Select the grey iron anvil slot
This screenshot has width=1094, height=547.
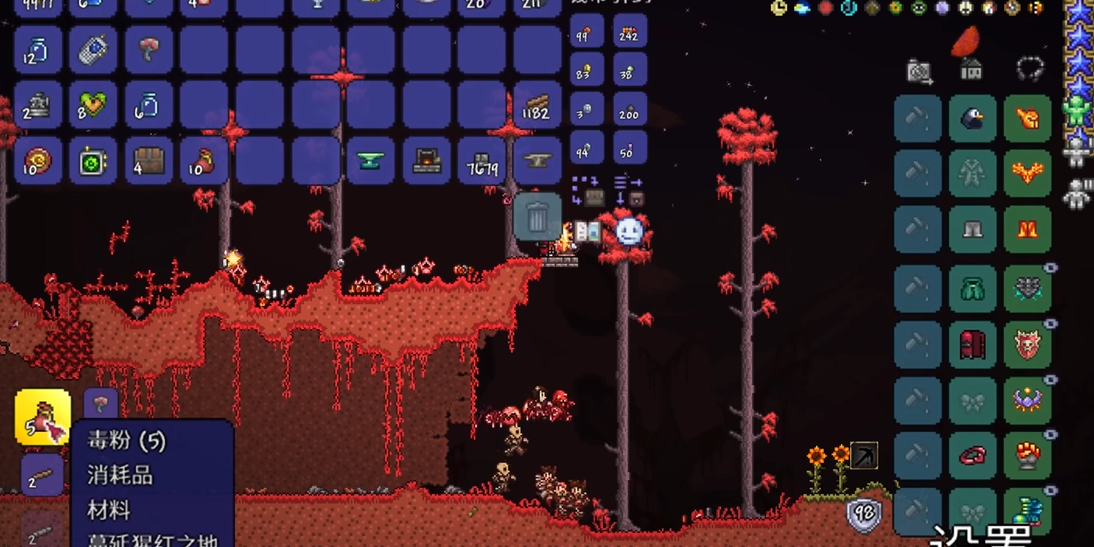[537, 161]
